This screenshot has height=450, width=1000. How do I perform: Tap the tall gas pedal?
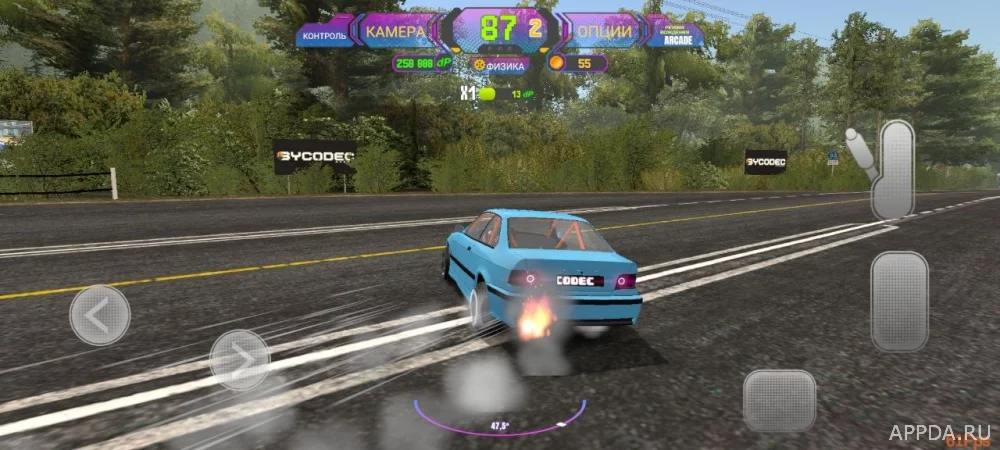point(899,300)
